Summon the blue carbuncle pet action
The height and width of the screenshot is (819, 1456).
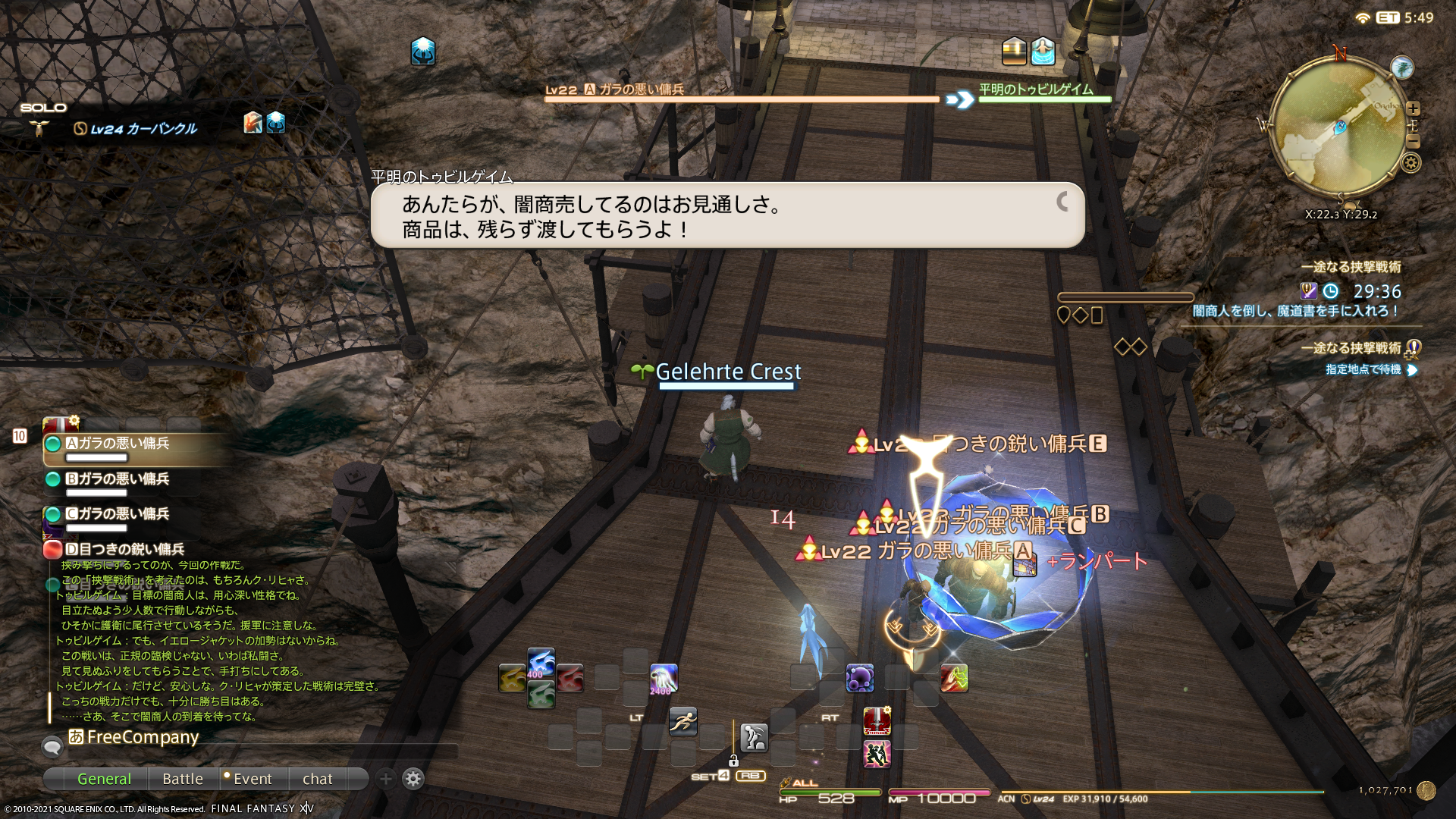(x=541, y=663)
